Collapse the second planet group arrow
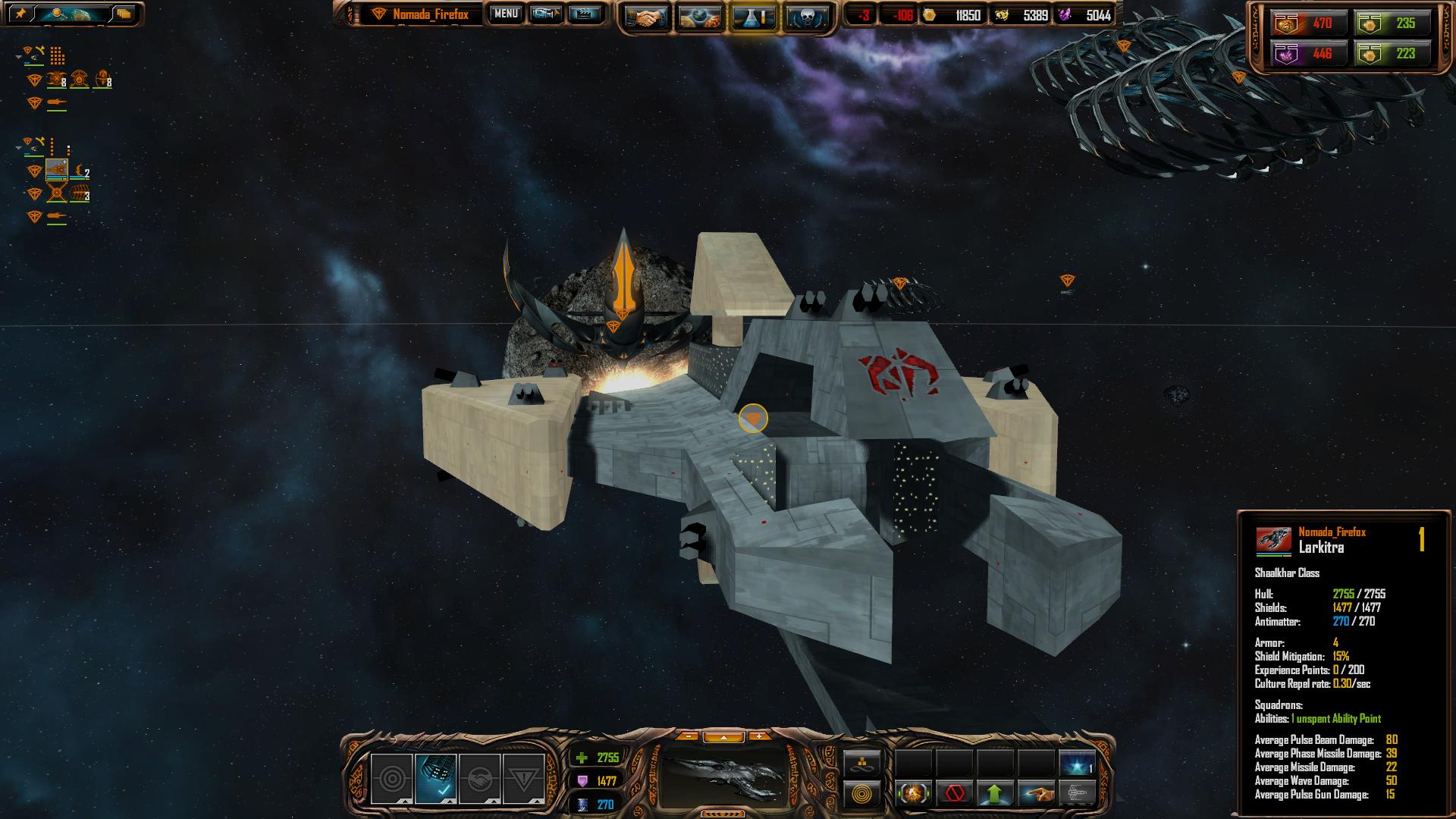The image size is (1456, 819). (19, 149)
